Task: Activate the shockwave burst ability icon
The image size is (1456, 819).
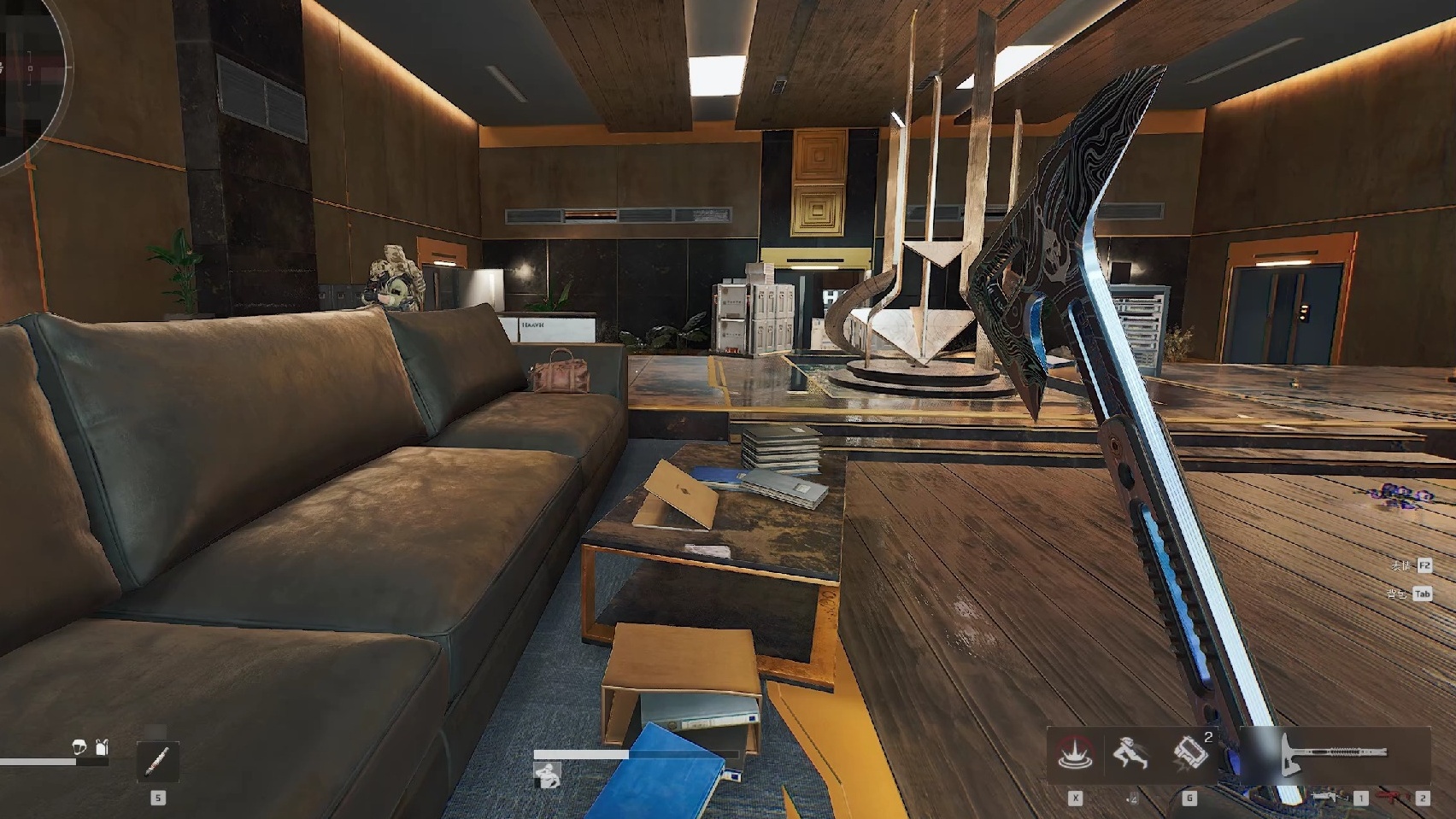Action: point(1075,755)
